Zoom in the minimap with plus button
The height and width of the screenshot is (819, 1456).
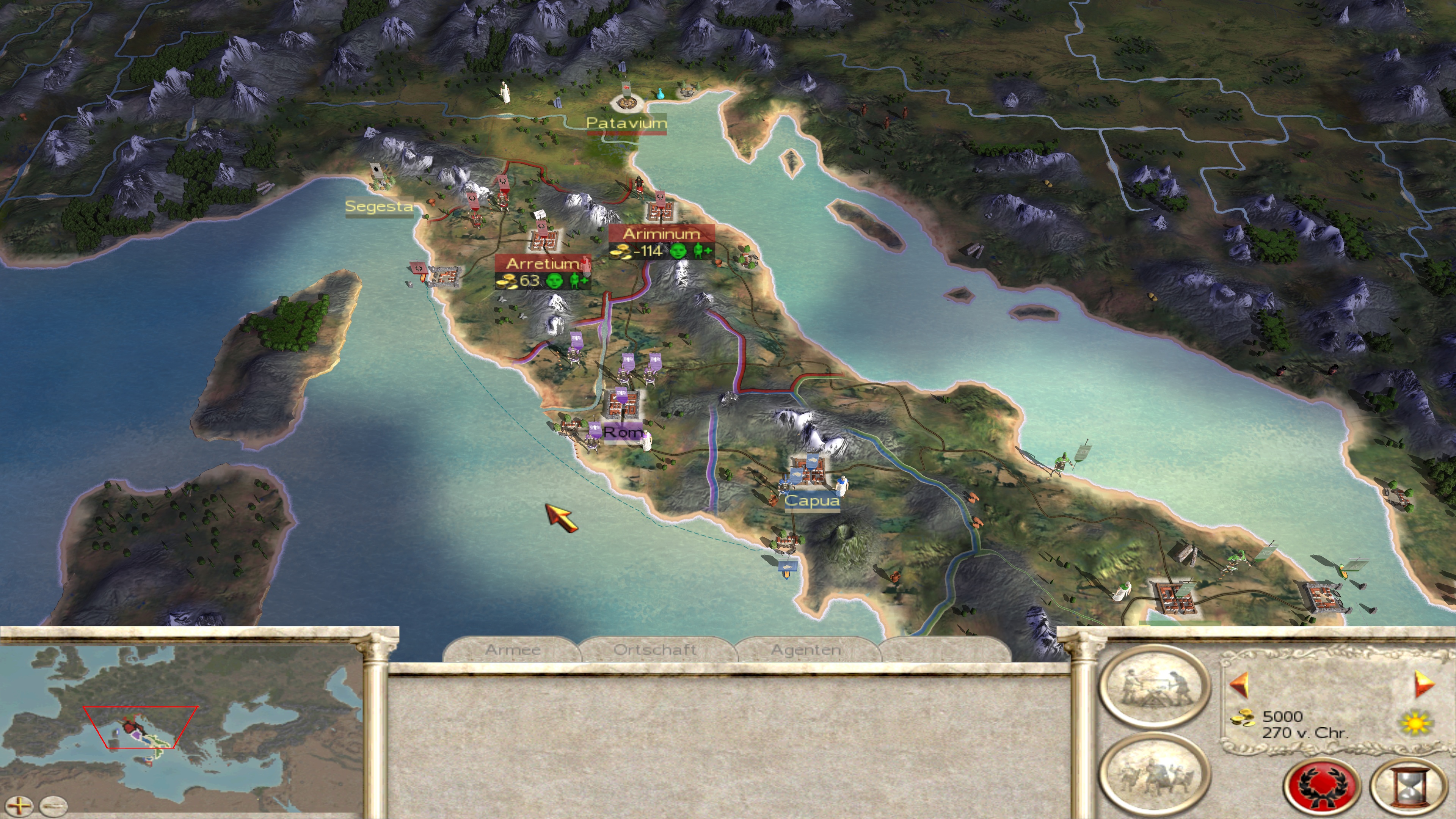(19, 805)
